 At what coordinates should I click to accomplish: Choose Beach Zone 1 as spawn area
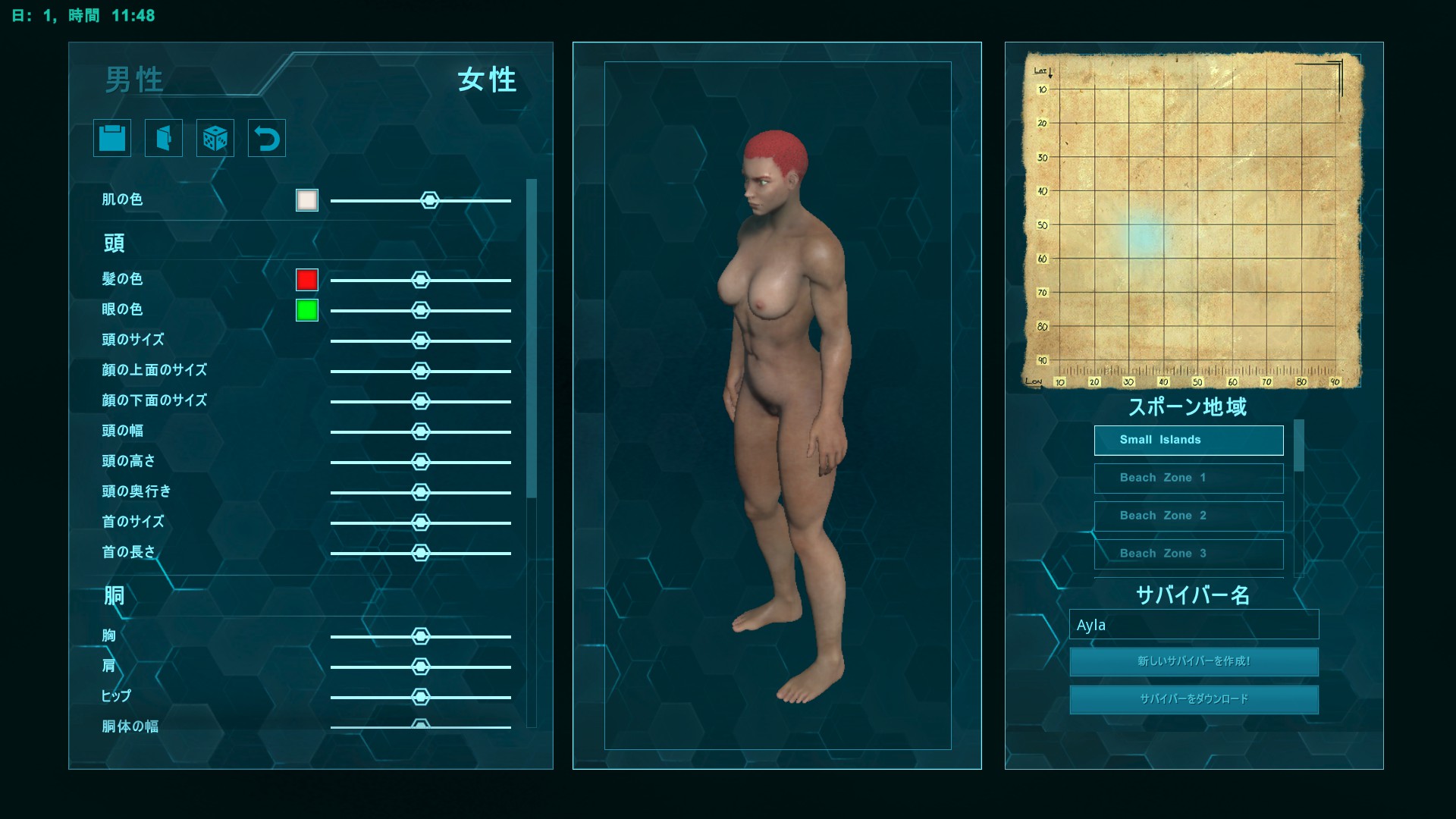[1188, 478]
